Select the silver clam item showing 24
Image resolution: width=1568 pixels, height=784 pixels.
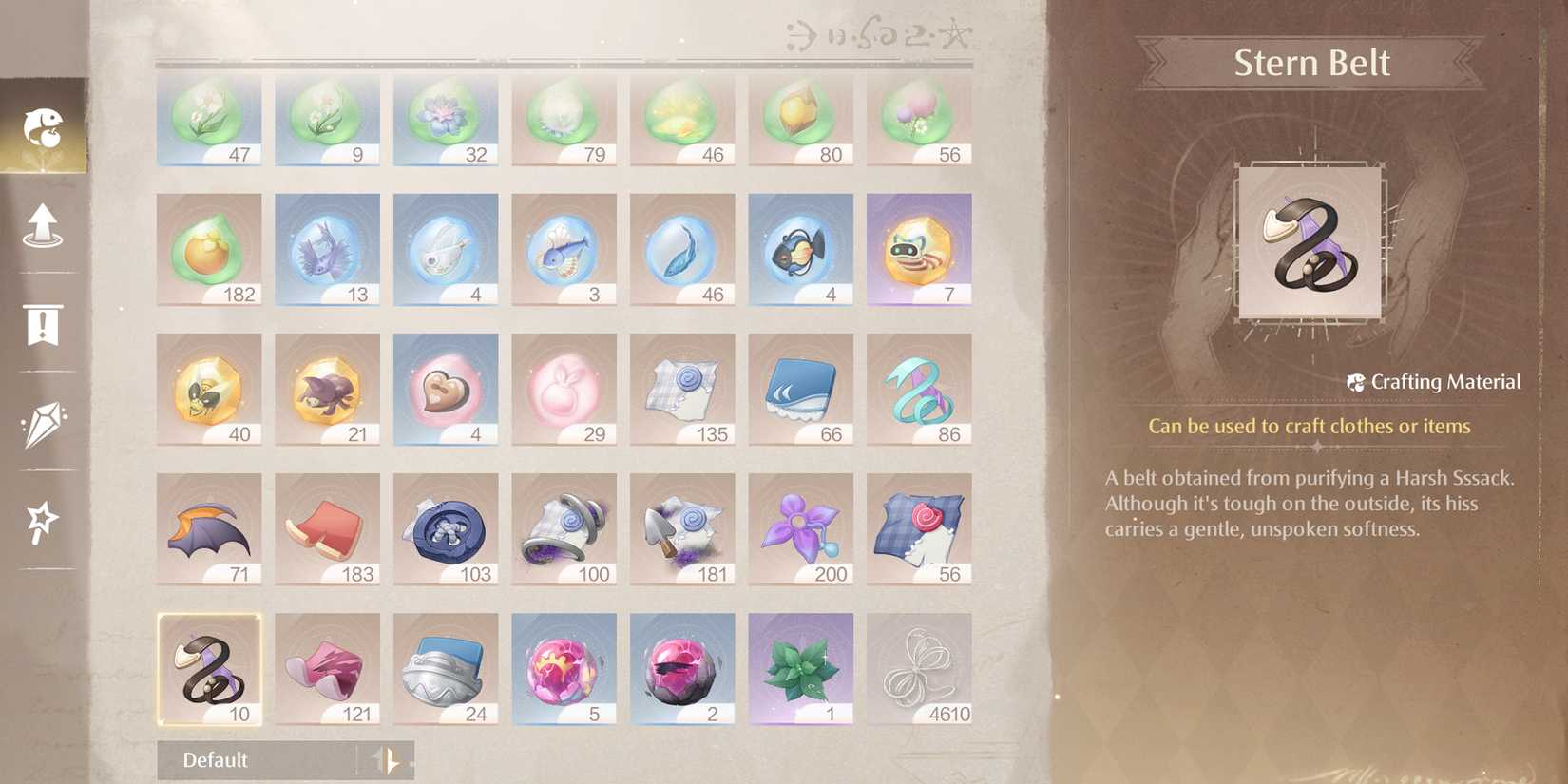pos(445,666)
